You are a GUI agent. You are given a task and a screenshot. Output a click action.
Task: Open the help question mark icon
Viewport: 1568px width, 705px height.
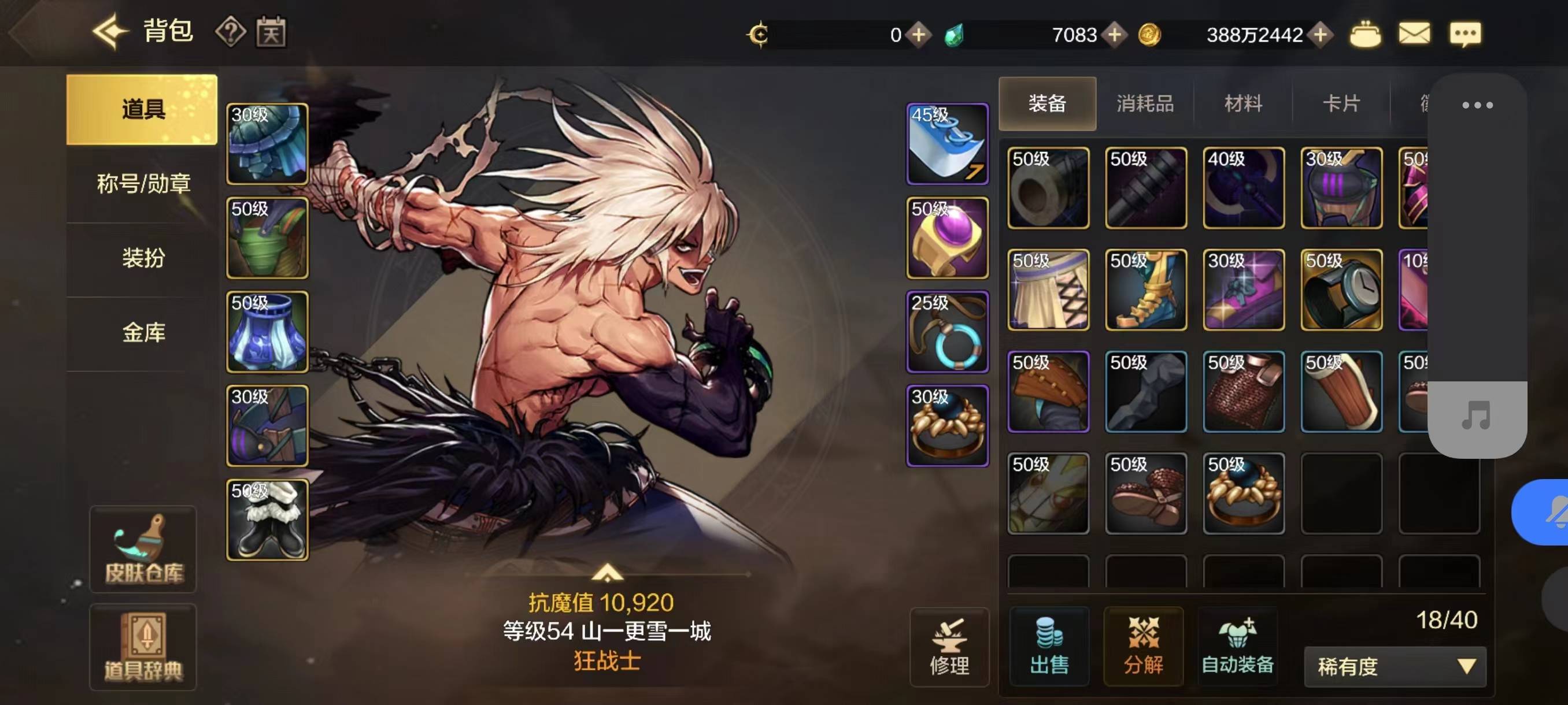[231, 32]
